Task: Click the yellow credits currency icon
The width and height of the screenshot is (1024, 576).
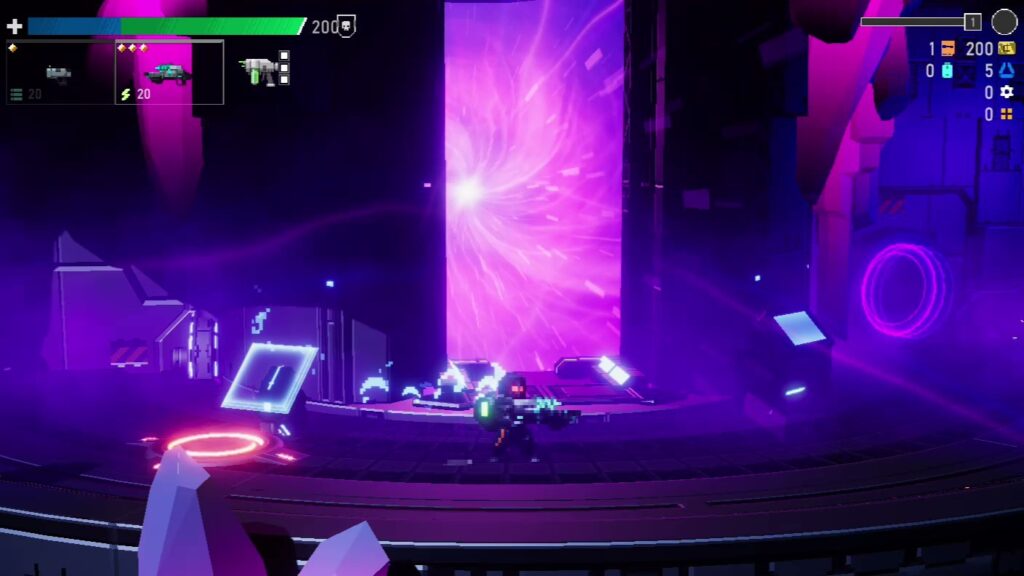Action: click(x=1006, y=49)
